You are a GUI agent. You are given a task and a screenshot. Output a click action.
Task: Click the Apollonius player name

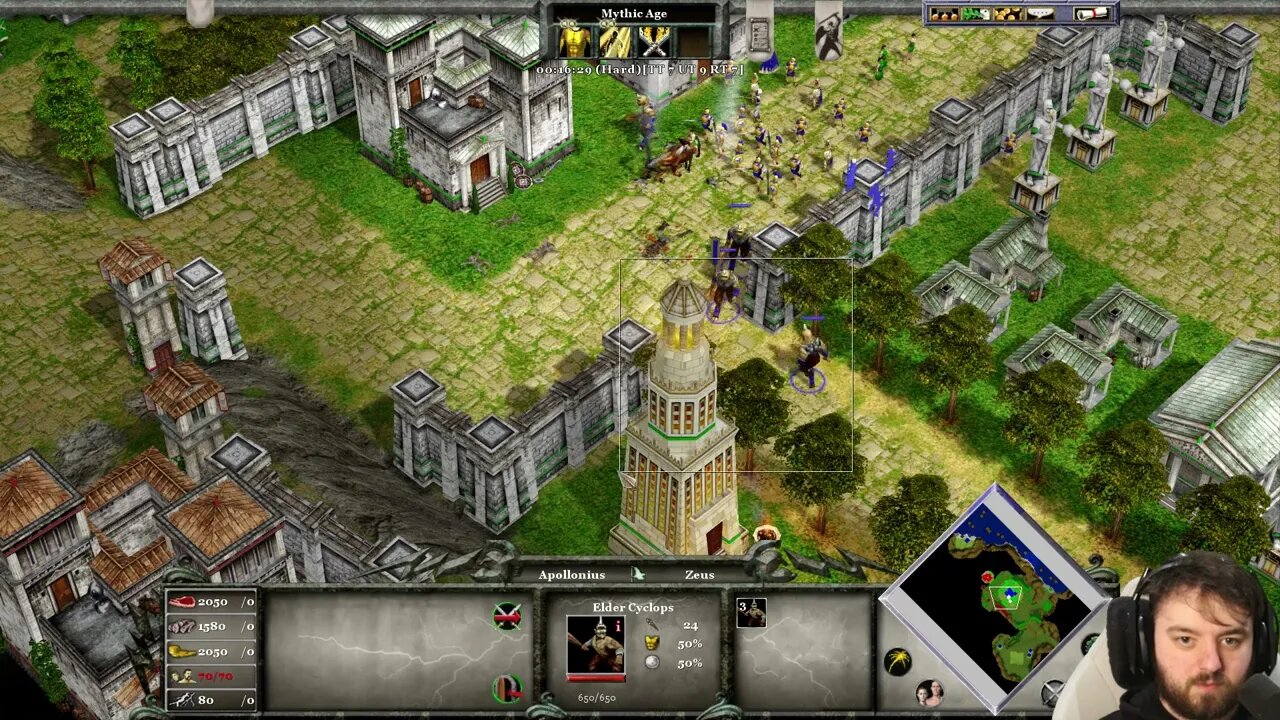(x=572, y=574)
